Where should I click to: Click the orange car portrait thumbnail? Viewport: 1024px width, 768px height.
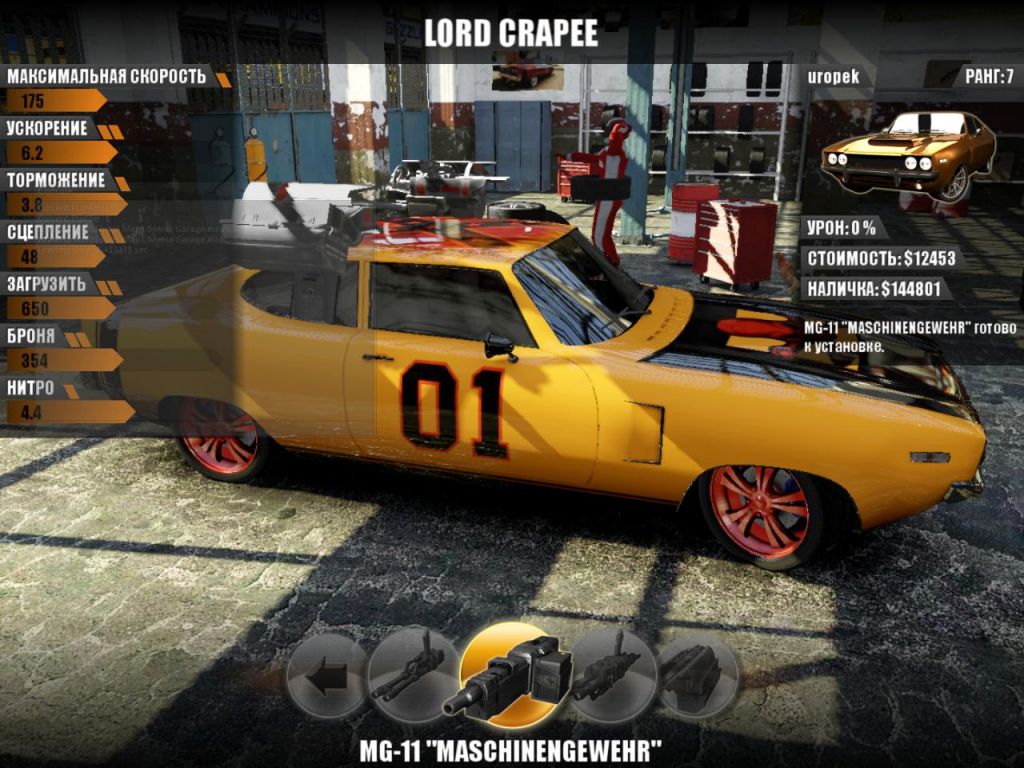908,155
